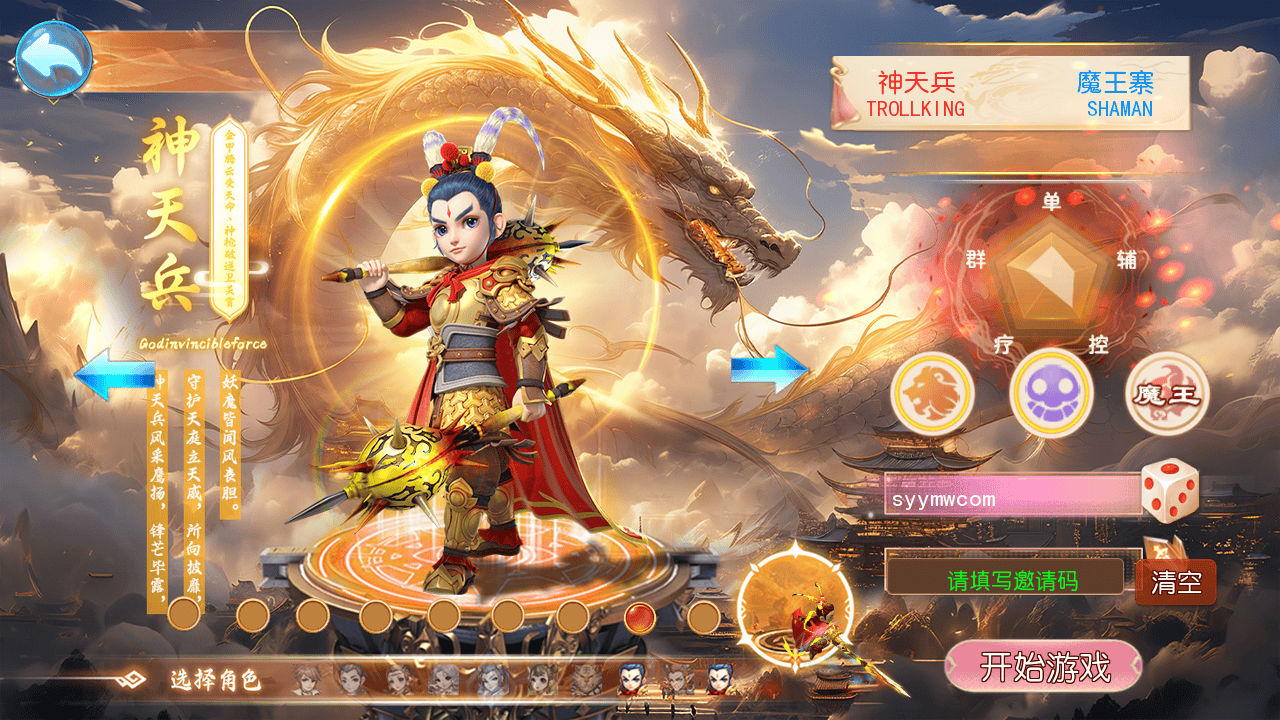Go back with the blue arrow button
The image size is (1280, 720).
54,60
